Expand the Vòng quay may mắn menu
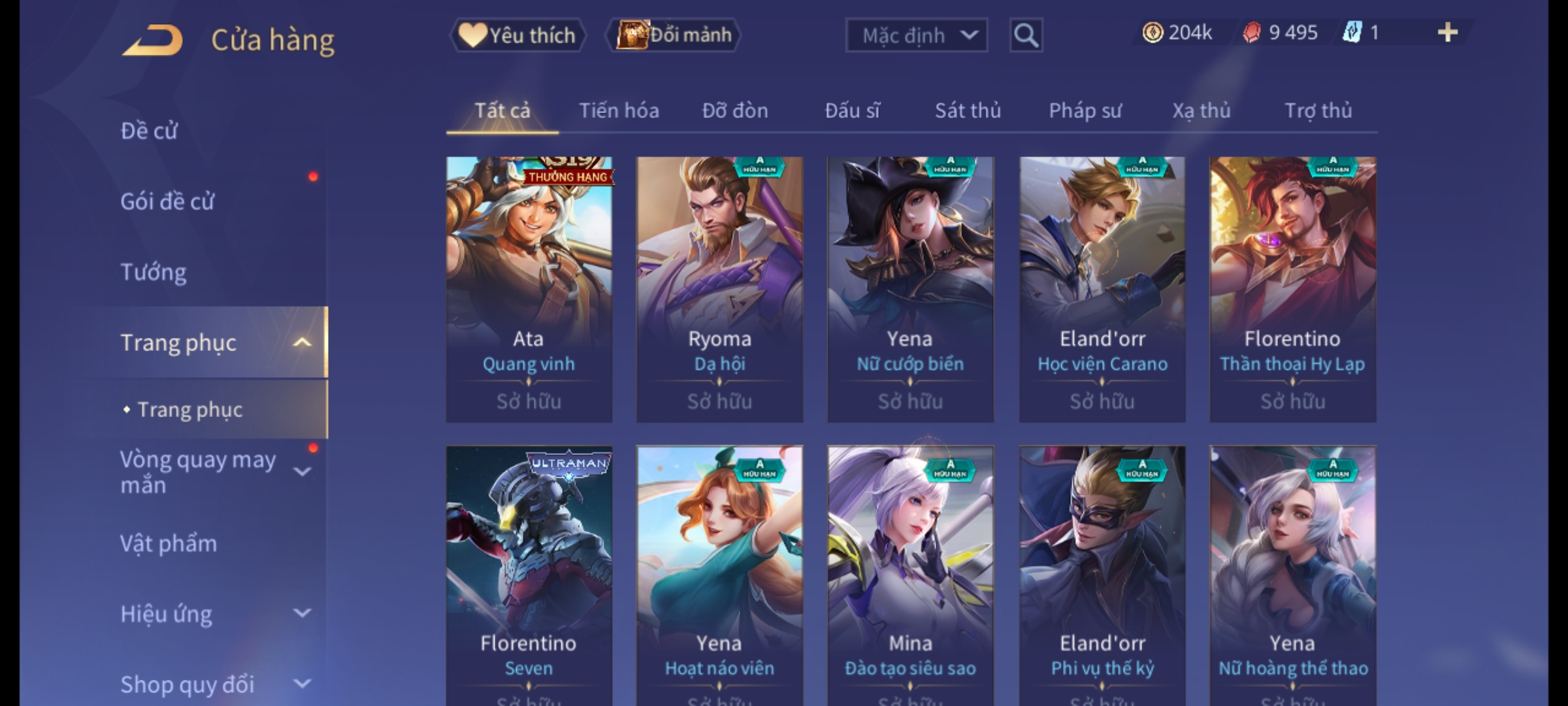Viewport: 1568px width, 706px height. tap(209, 472)
